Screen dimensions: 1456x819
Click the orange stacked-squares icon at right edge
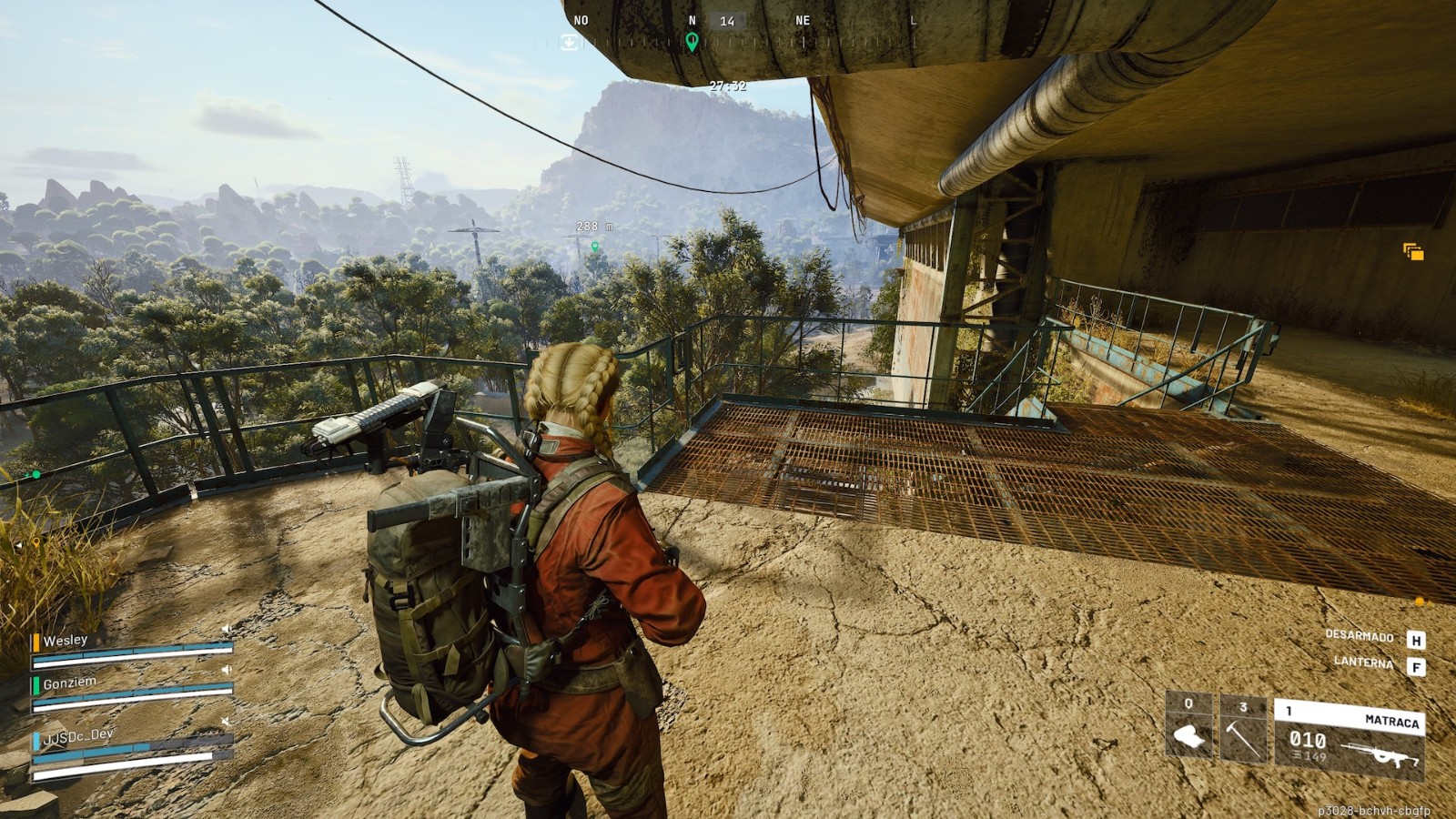tap(1412, 251)
